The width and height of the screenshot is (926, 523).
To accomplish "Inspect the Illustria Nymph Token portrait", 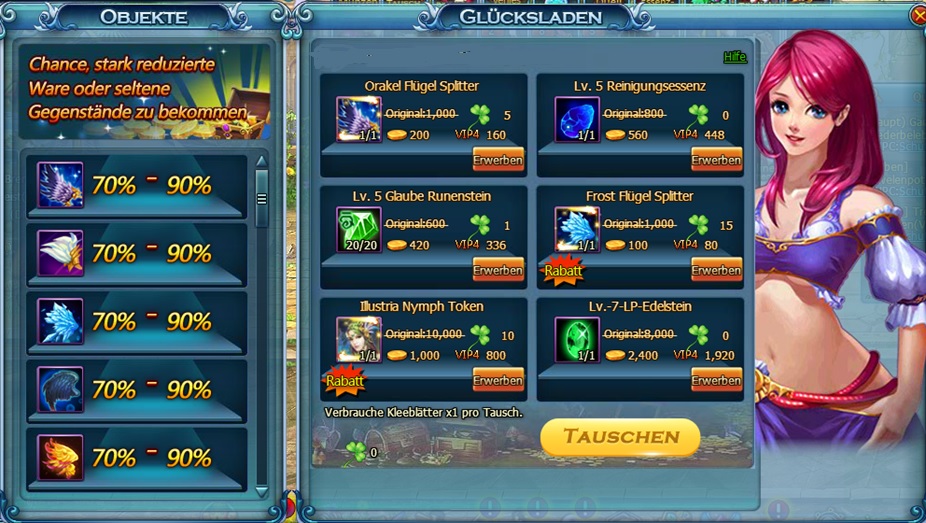I will (x=358, y=340).
